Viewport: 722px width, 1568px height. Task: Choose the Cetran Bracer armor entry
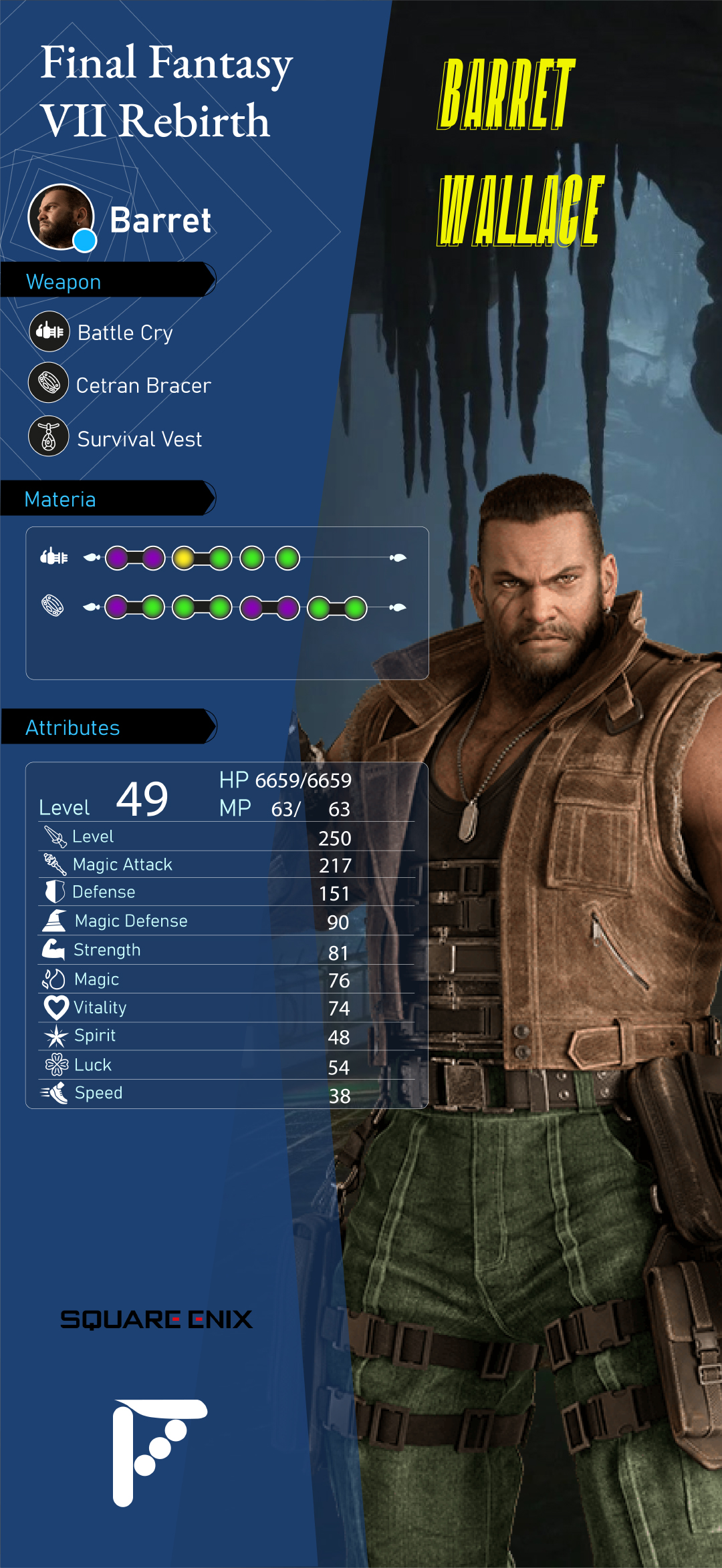coord(143,385)
